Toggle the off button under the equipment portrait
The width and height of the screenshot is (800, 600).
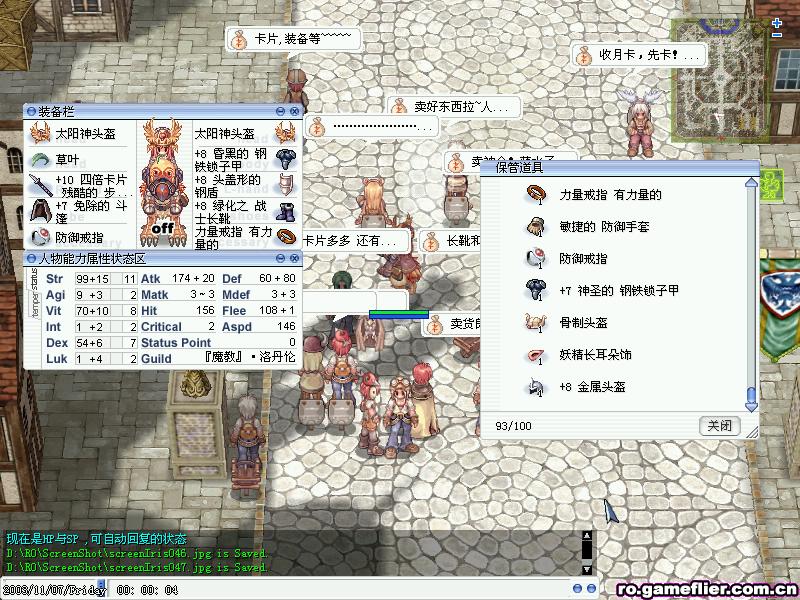click(x=163, y=227)
